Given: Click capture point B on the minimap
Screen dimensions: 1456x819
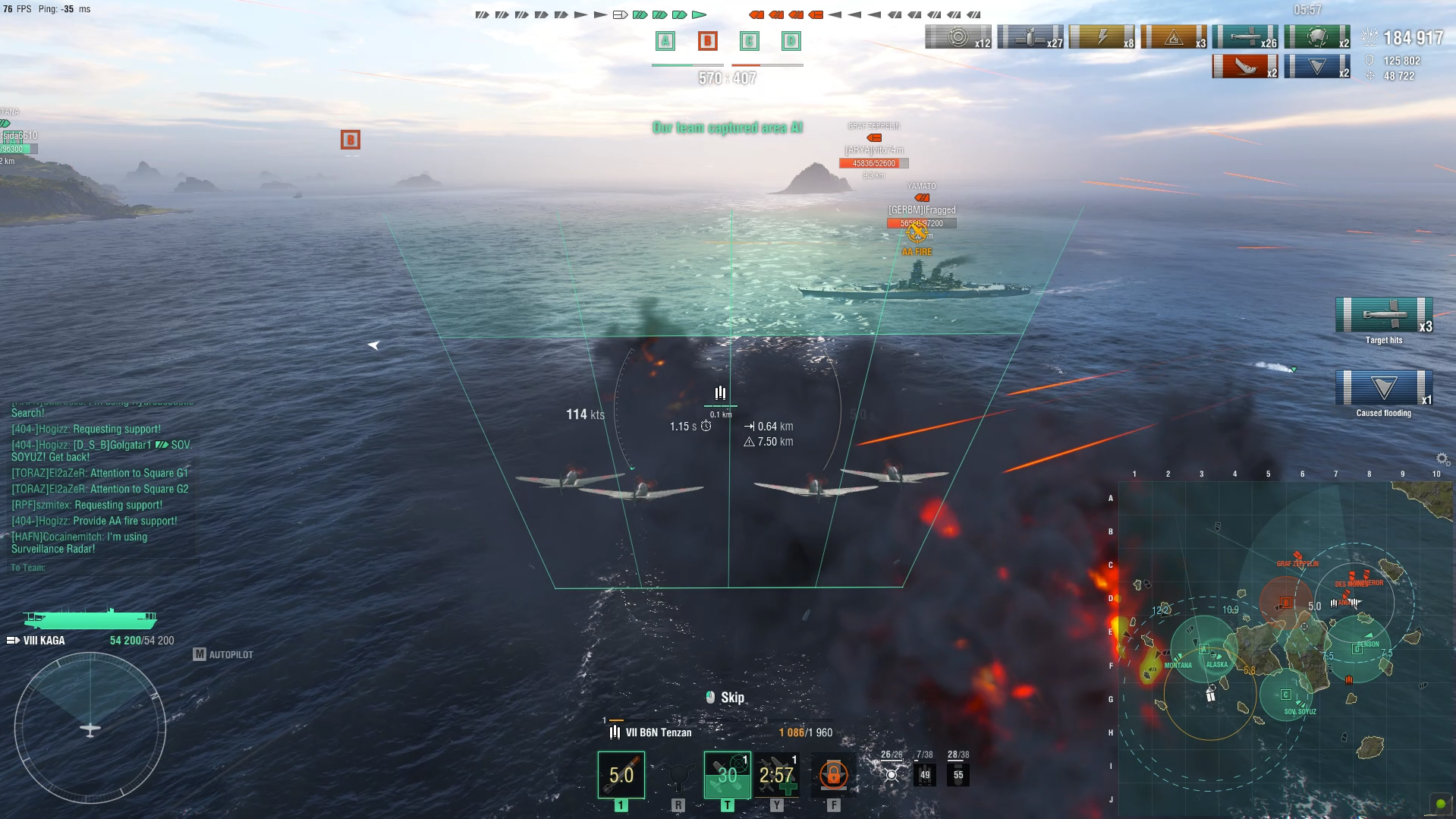Looking at the screenshot, I should tap(1285, 602).
